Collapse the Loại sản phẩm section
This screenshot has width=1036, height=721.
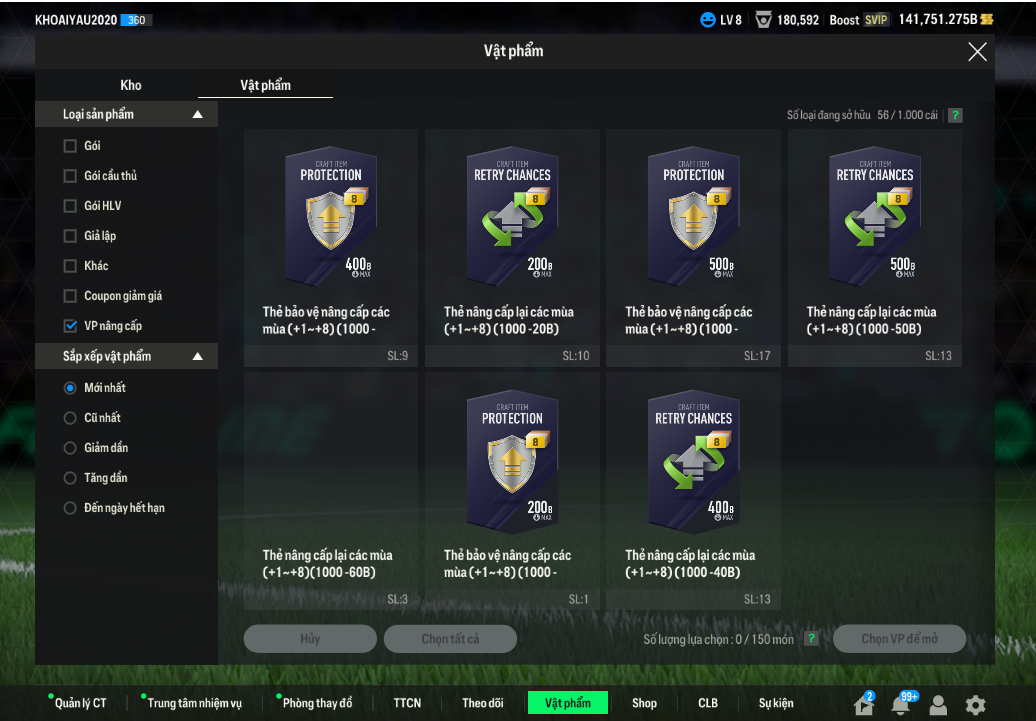tap(197, 115)
